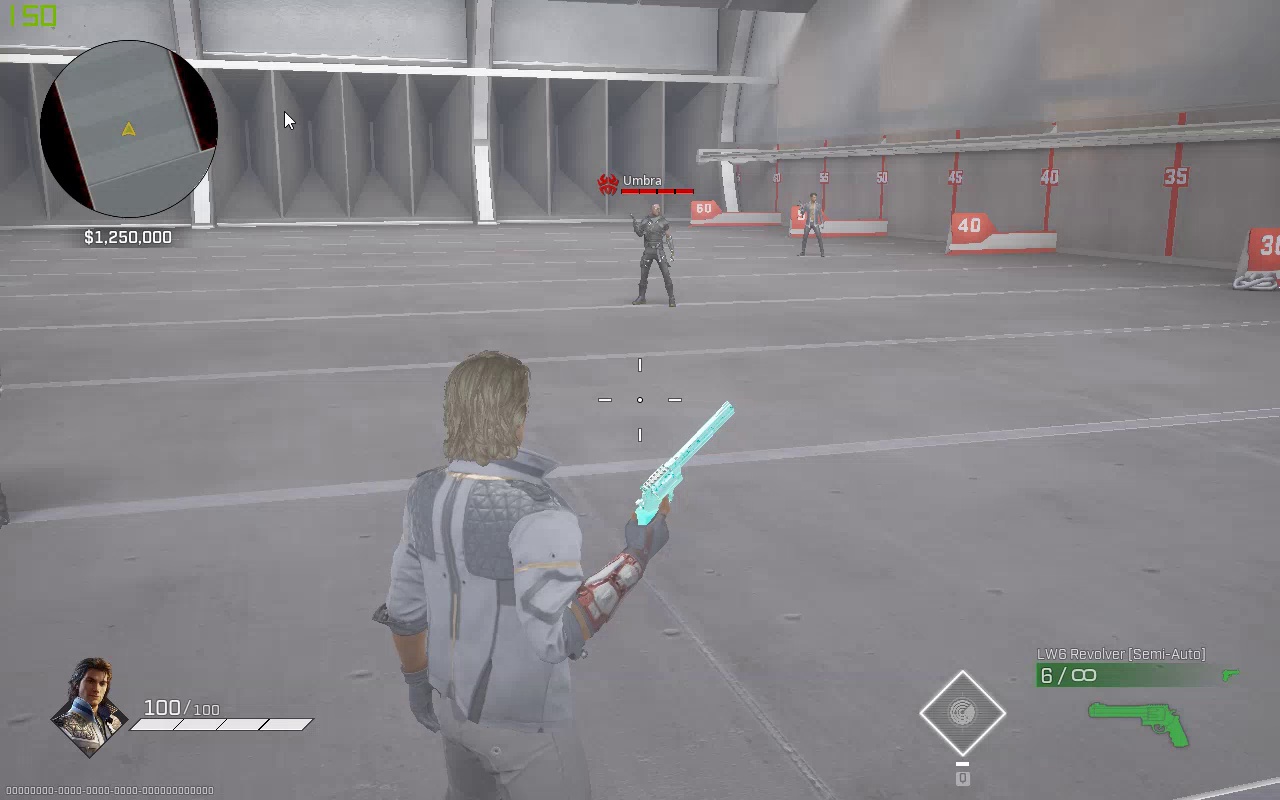Click the segmented stamina bar below the health number
Screen dimensions: 1280x800
220,723
